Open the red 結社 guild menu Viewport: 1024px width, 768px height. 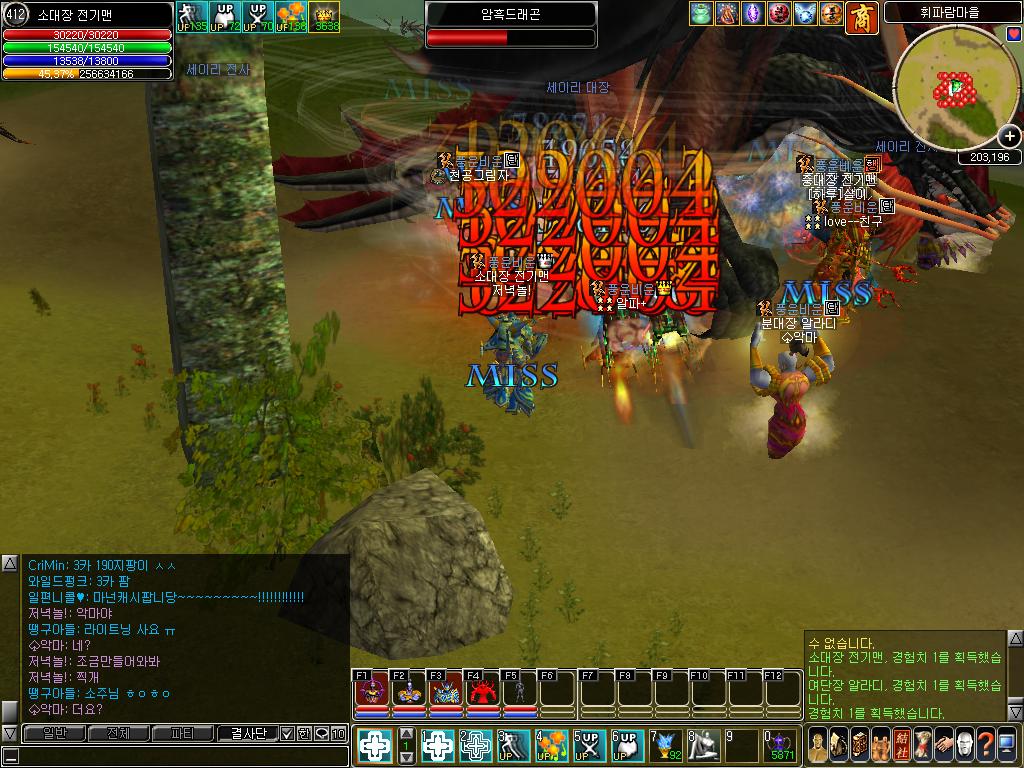click(900, 745)
